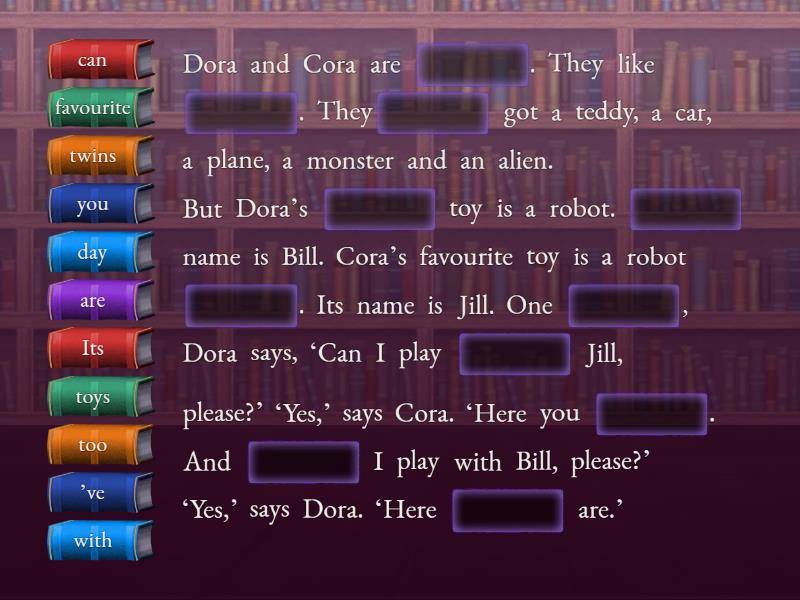
Task: Select the blank after 'Its name is Jill. One'
Action: click(x=624, y=306)
